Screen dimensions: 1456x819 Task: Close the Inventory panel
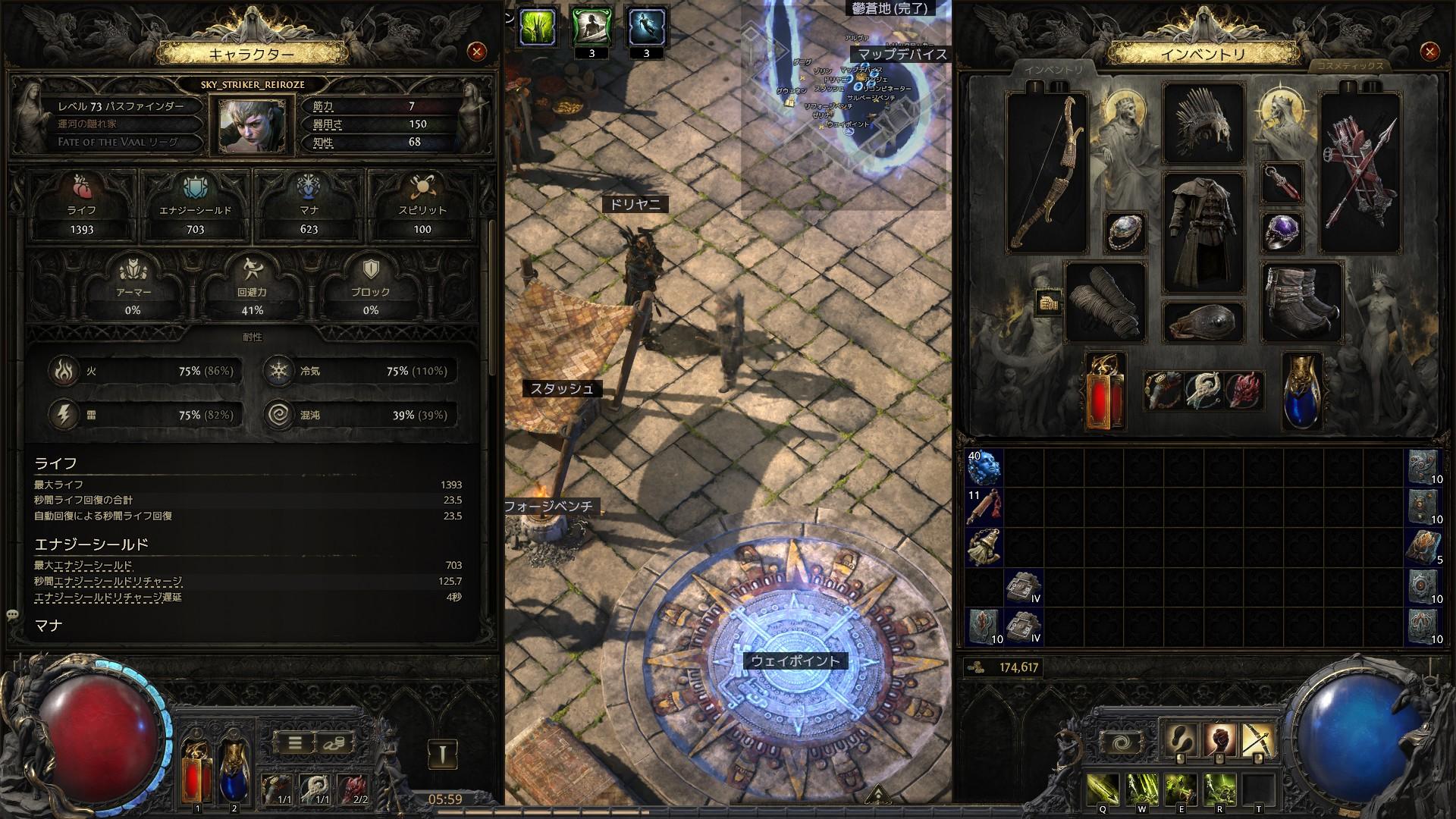click(x=1429, y=52)
